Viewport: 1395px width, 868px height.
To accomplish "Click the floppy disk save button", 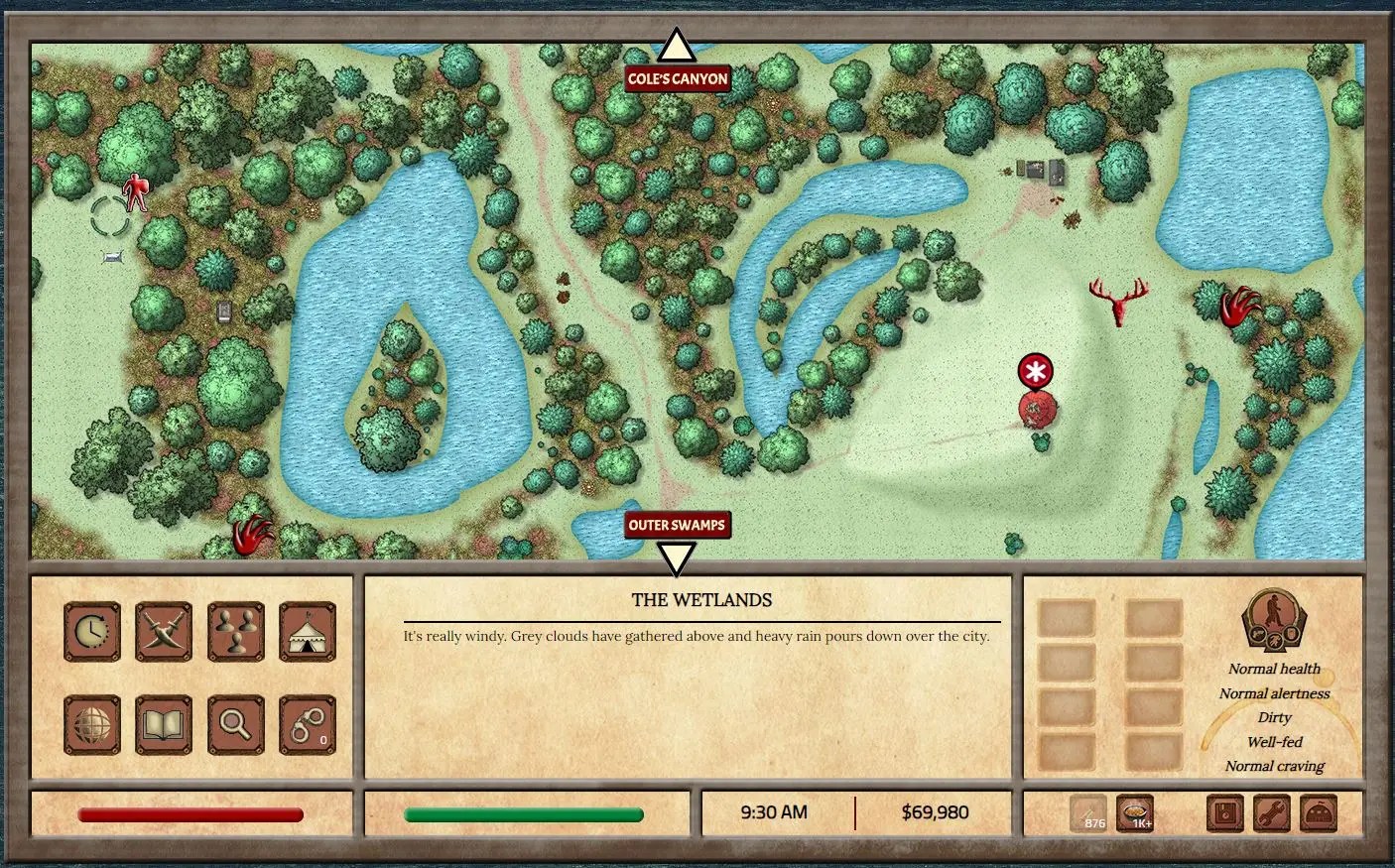I will pyautogui.click(x=1226, y=813).
